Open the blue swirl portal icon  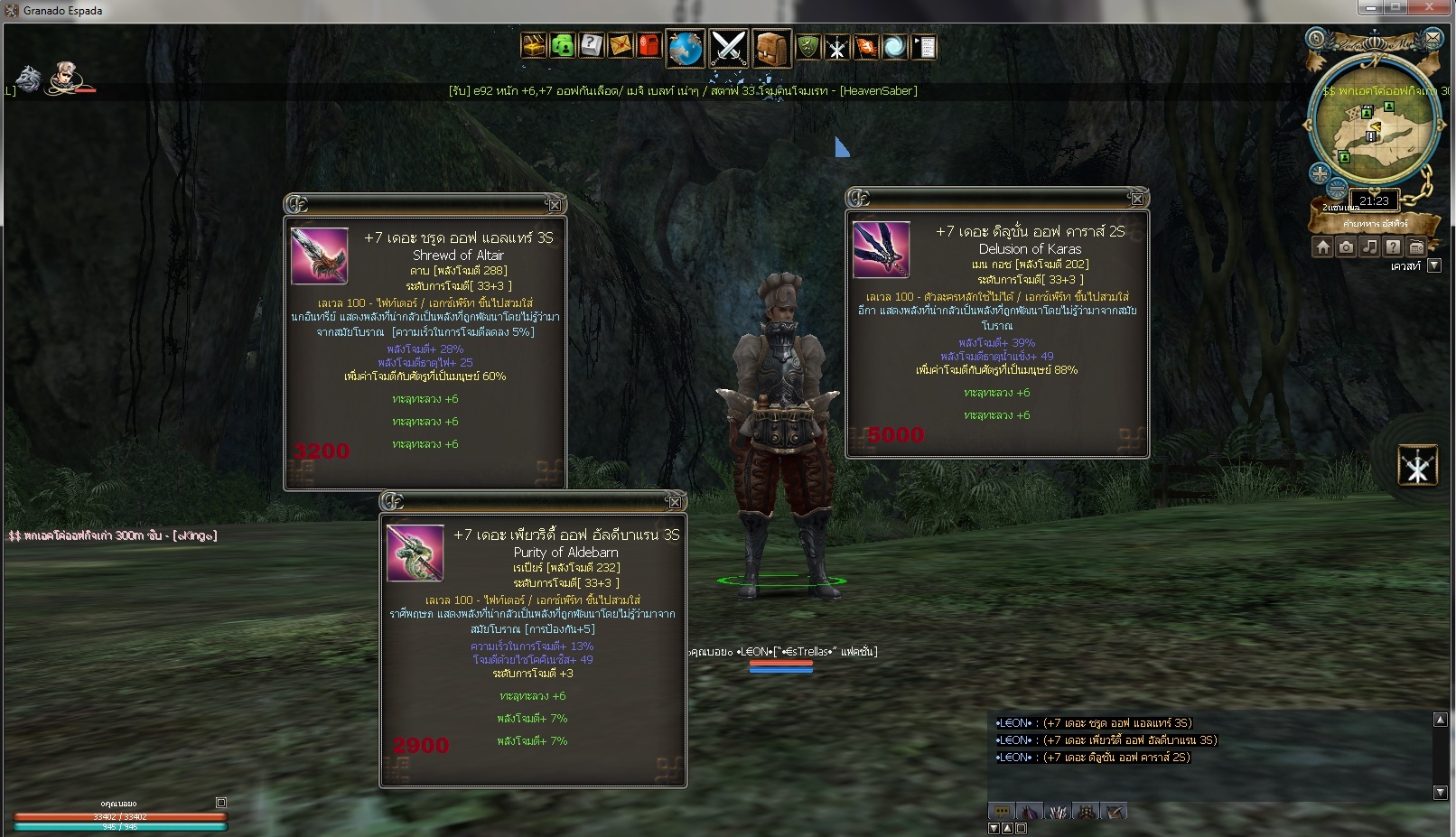click(x=894, y=46)
